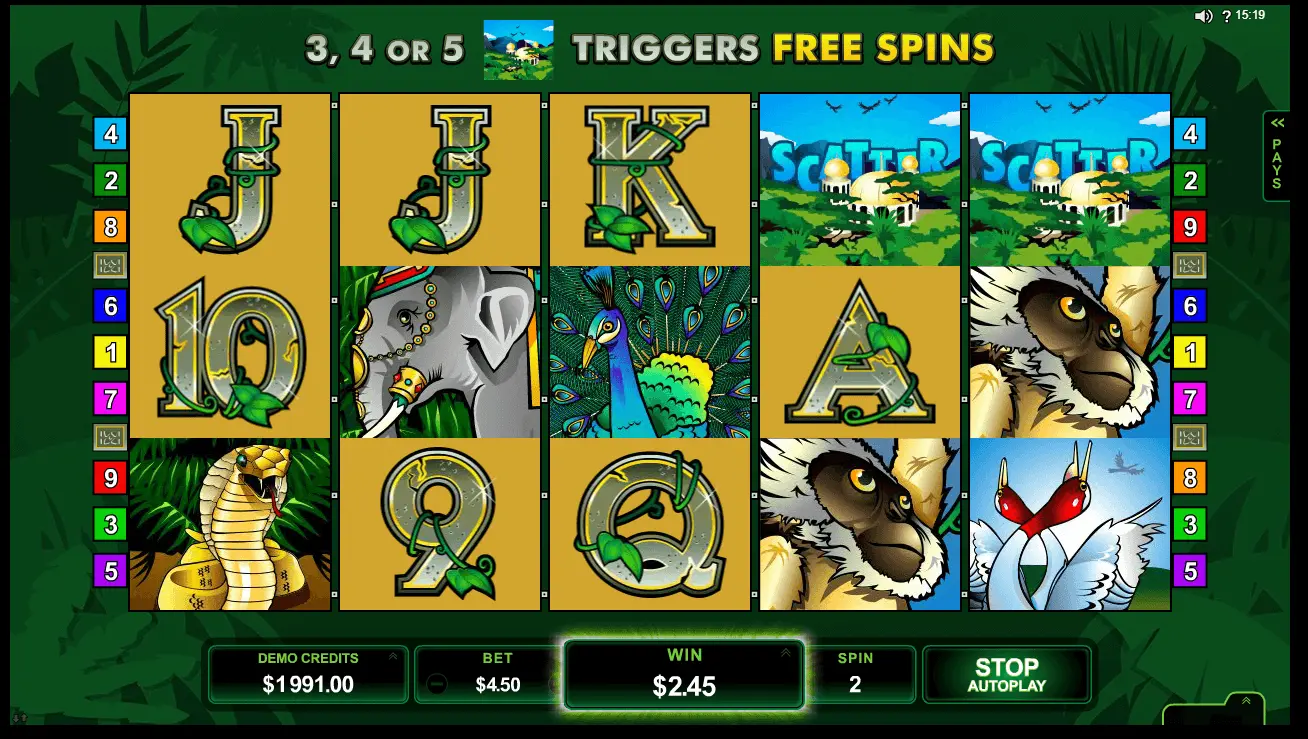Click the Bet amount panel
This screenshot has width=1308, height=739.
tap(497, 675)
